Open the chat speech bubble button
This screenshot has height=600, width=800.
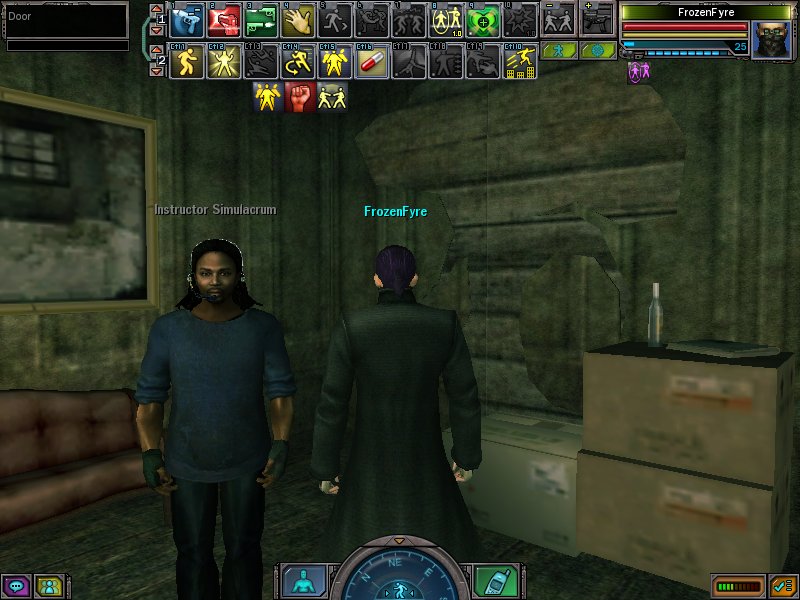pos(15,586)
